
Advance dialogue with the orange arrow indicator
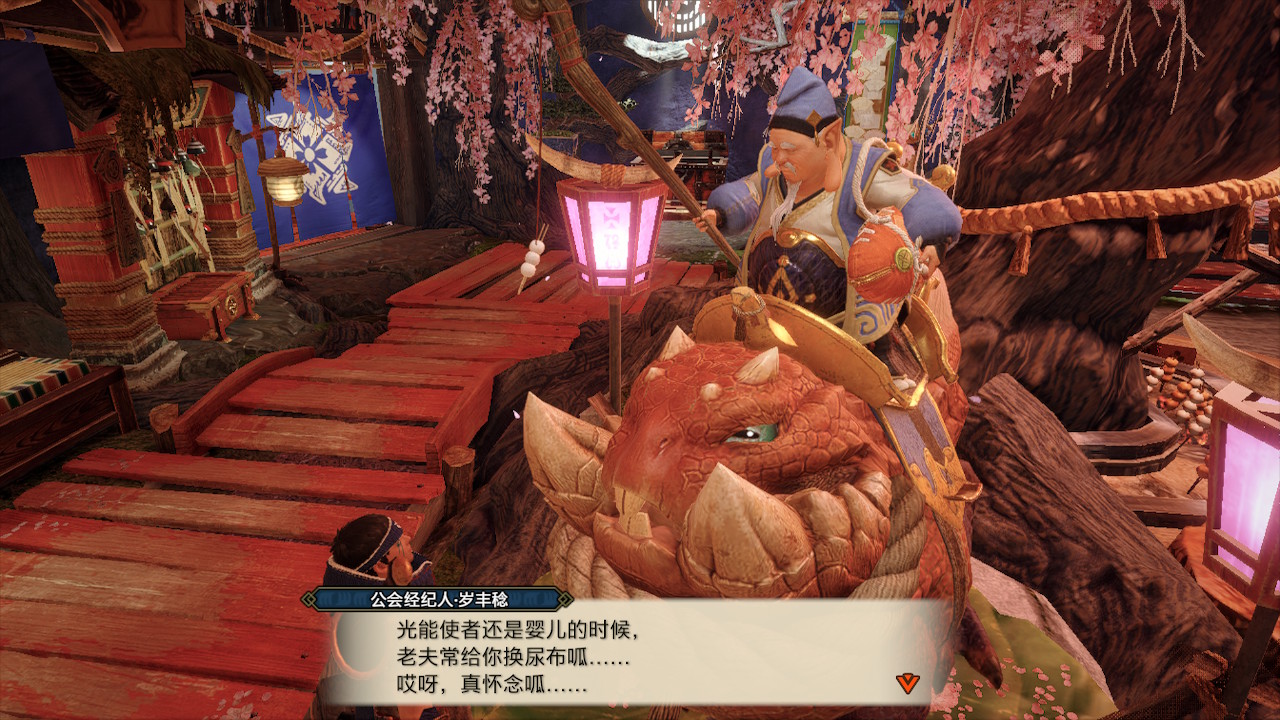point(907,683)
